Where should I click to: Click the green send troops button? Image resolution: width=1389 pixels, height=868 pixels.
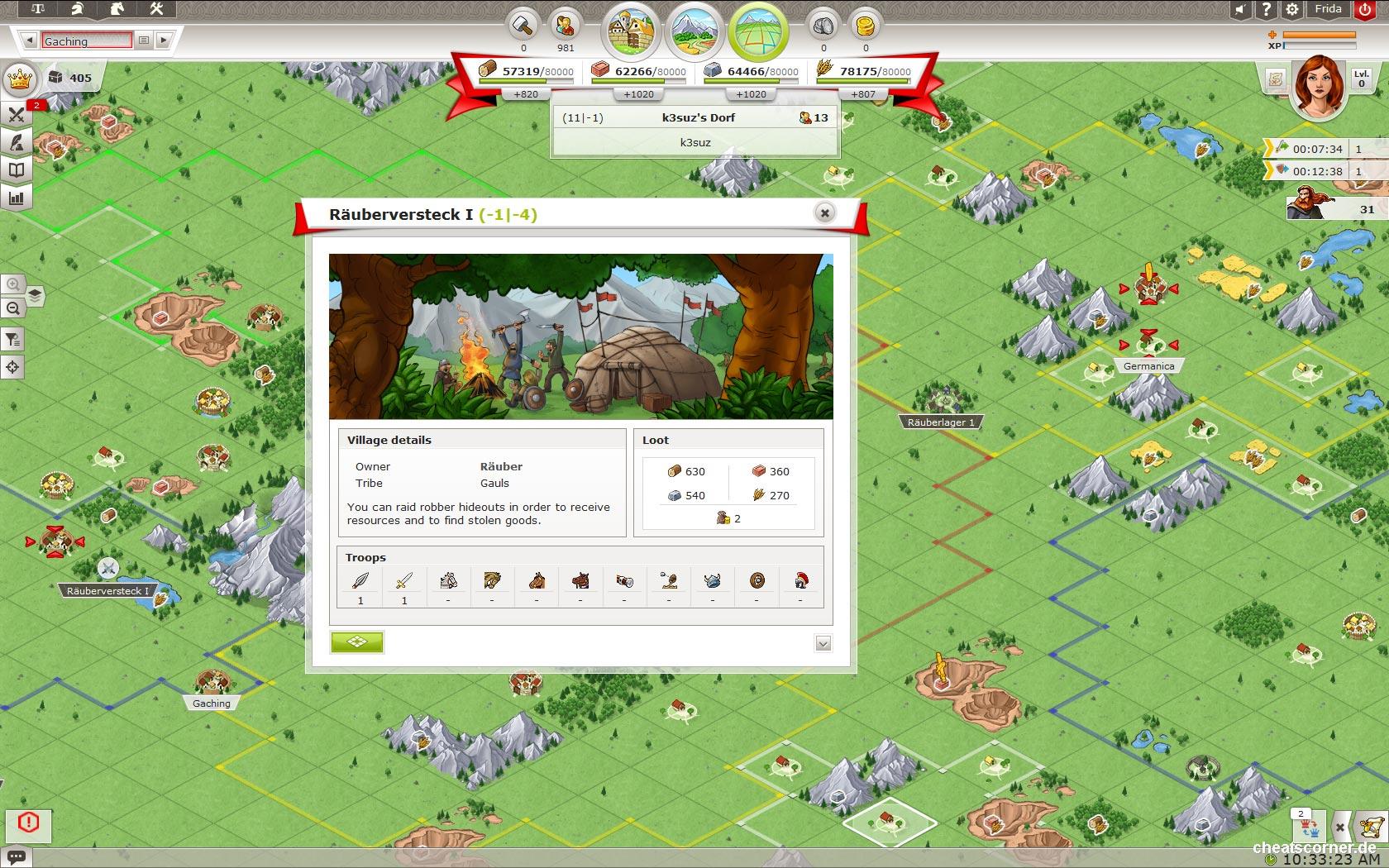[357, 642]
